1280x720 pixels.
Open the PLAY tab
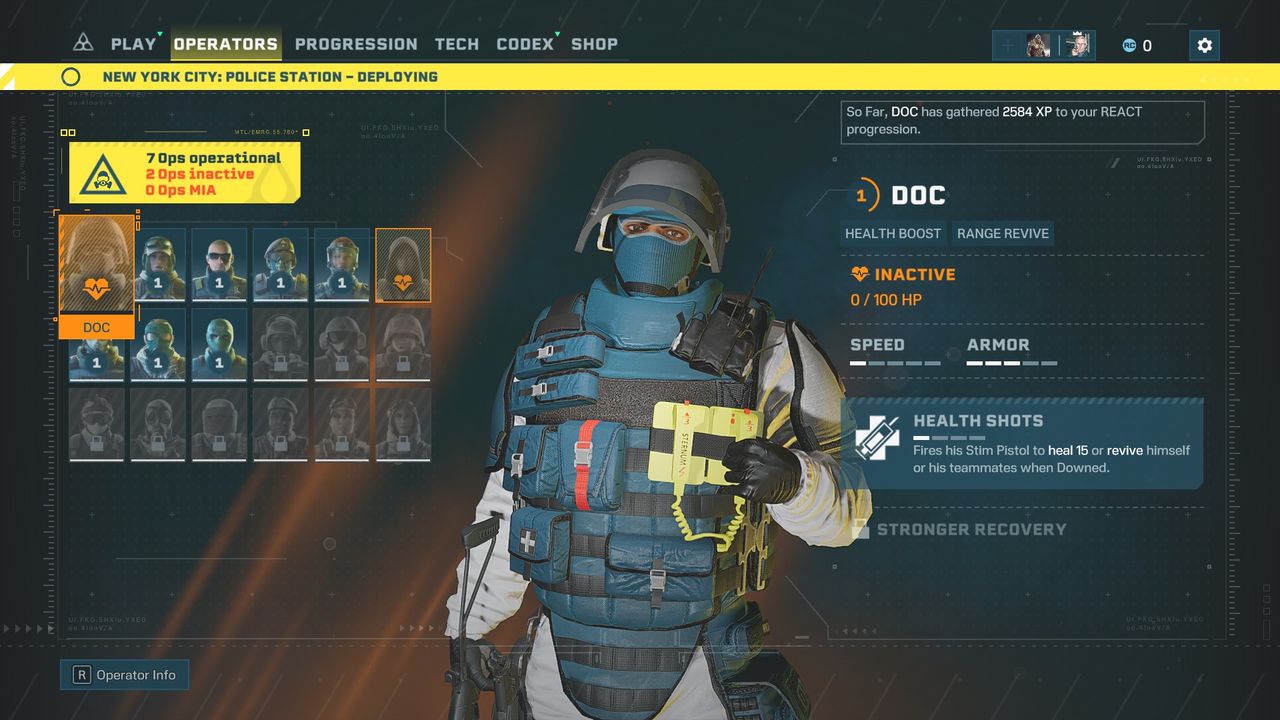[x=133, y=44]
